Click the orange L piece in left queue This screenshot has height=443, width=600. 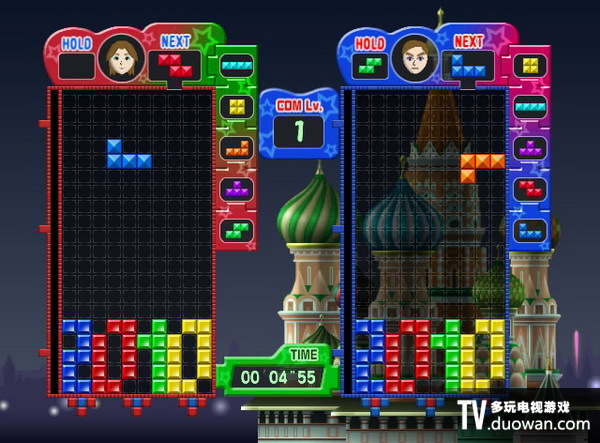(237, 147)
